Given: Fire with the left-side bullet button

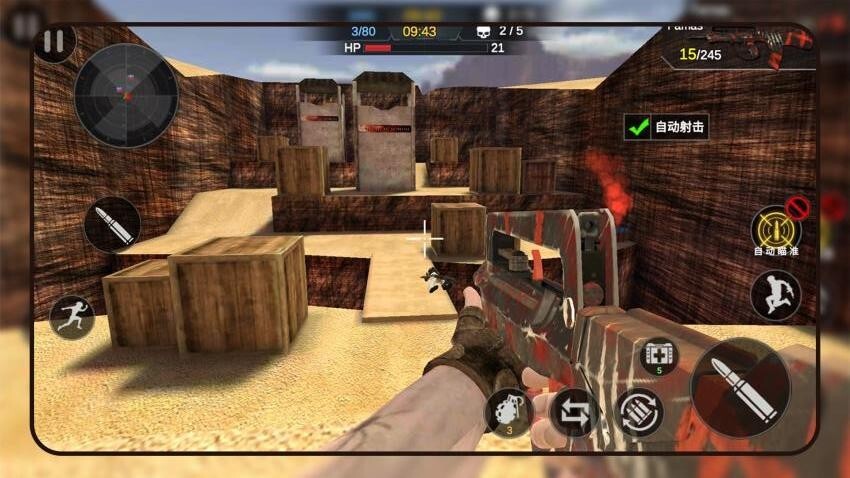Looking at the screenshot, I should [x=112, y=224].
